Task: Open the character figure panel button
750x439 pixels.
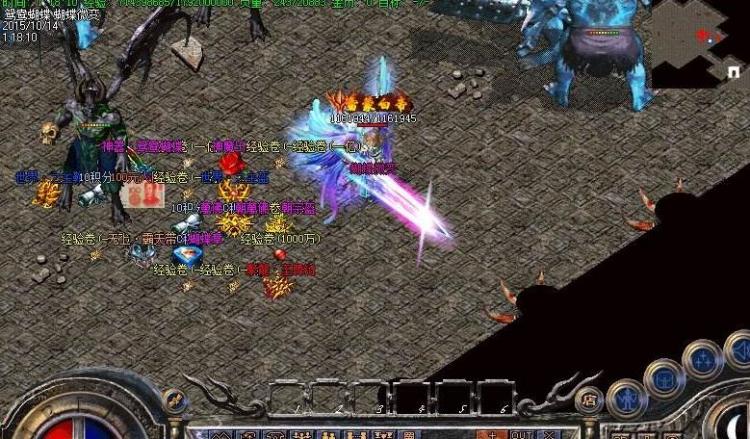Action: (x=626, y=399)
